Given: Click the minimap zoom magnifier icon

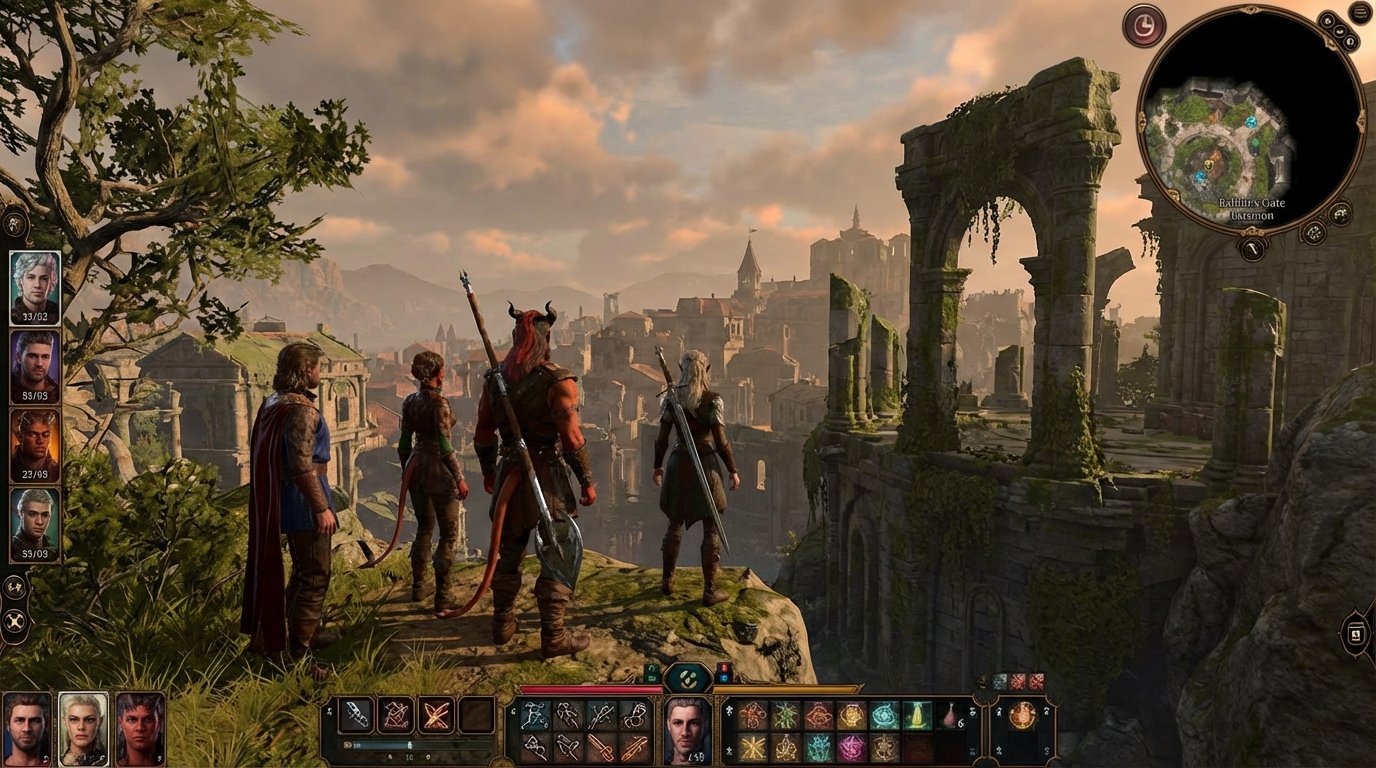Looking at the screenshot, I should (1340, 212).
